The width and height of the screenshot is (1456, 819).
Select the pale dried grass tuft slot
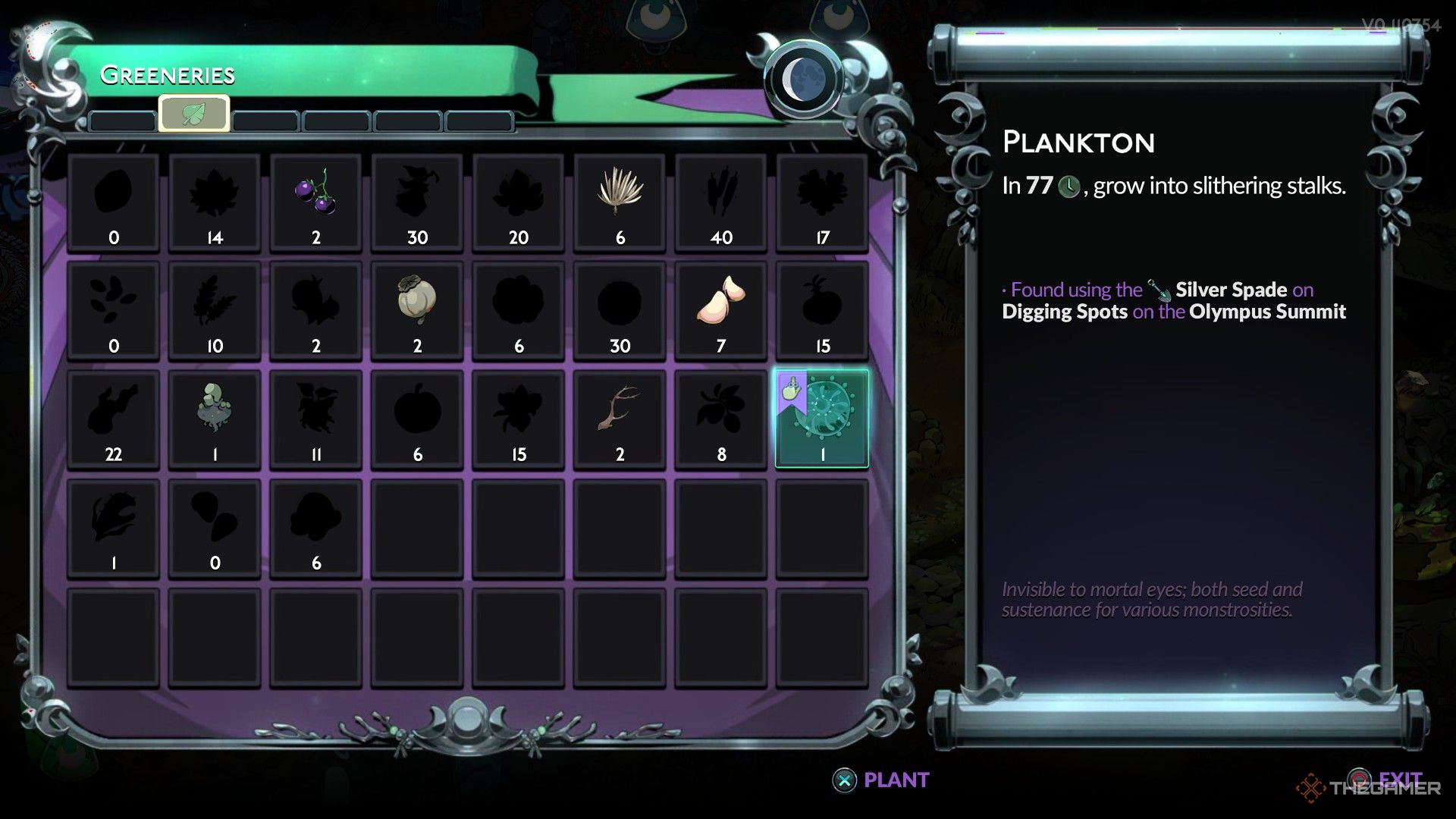620,202
